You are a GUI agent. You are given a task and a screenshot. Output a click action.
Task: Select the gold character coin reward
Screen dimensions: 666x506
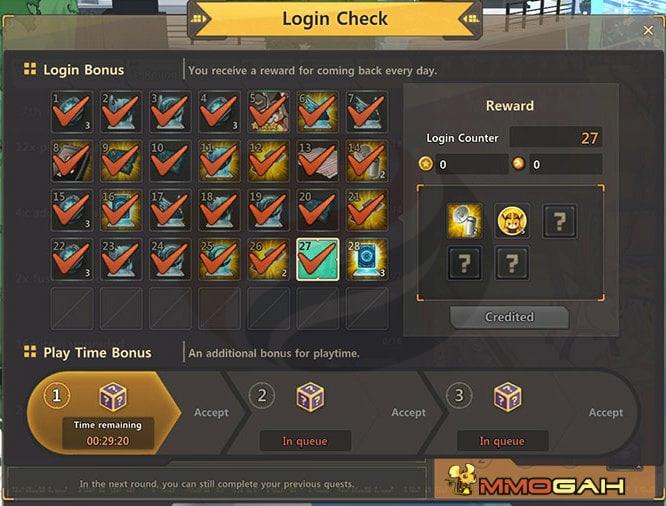512,220
